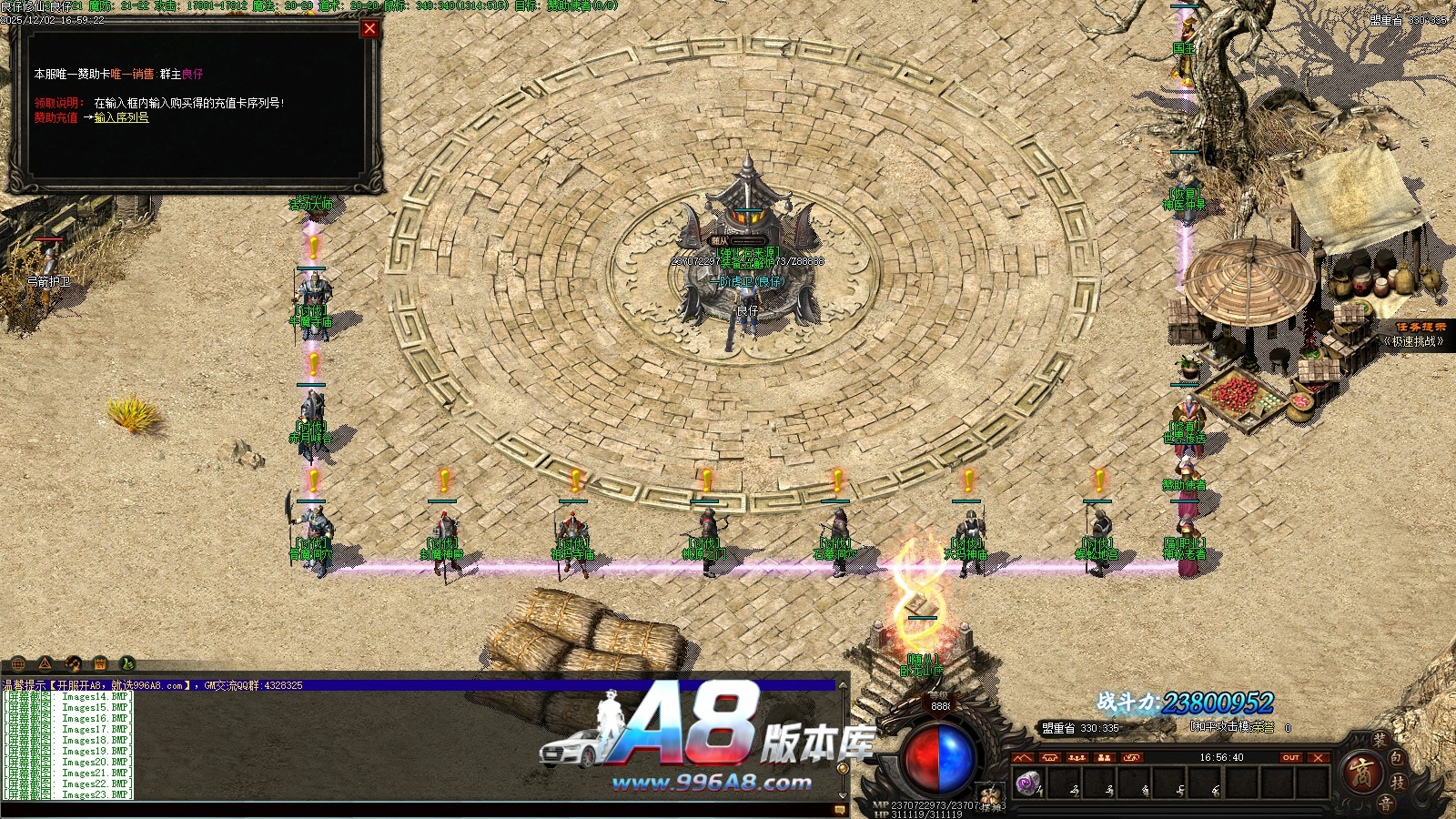The width and height of the screenshot is (1456, 819).
Task: Click the portrait face icon above the chat
Action: point(73,663)
